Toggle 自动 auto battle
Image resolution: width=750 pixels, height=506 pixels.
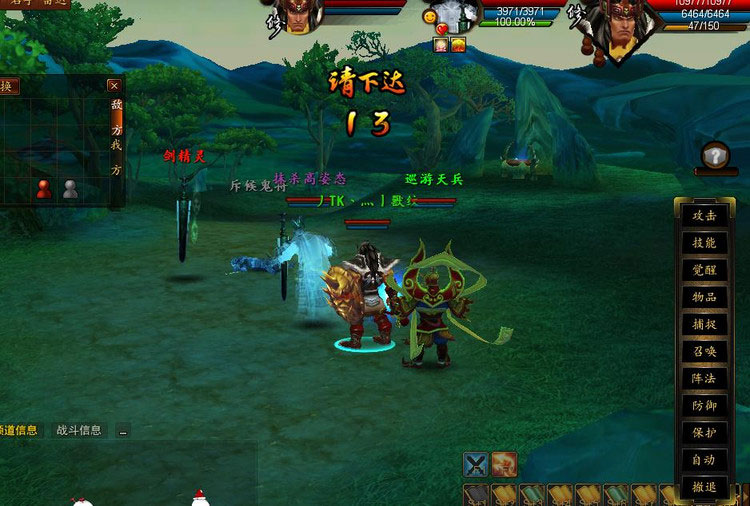coord(704,460)
